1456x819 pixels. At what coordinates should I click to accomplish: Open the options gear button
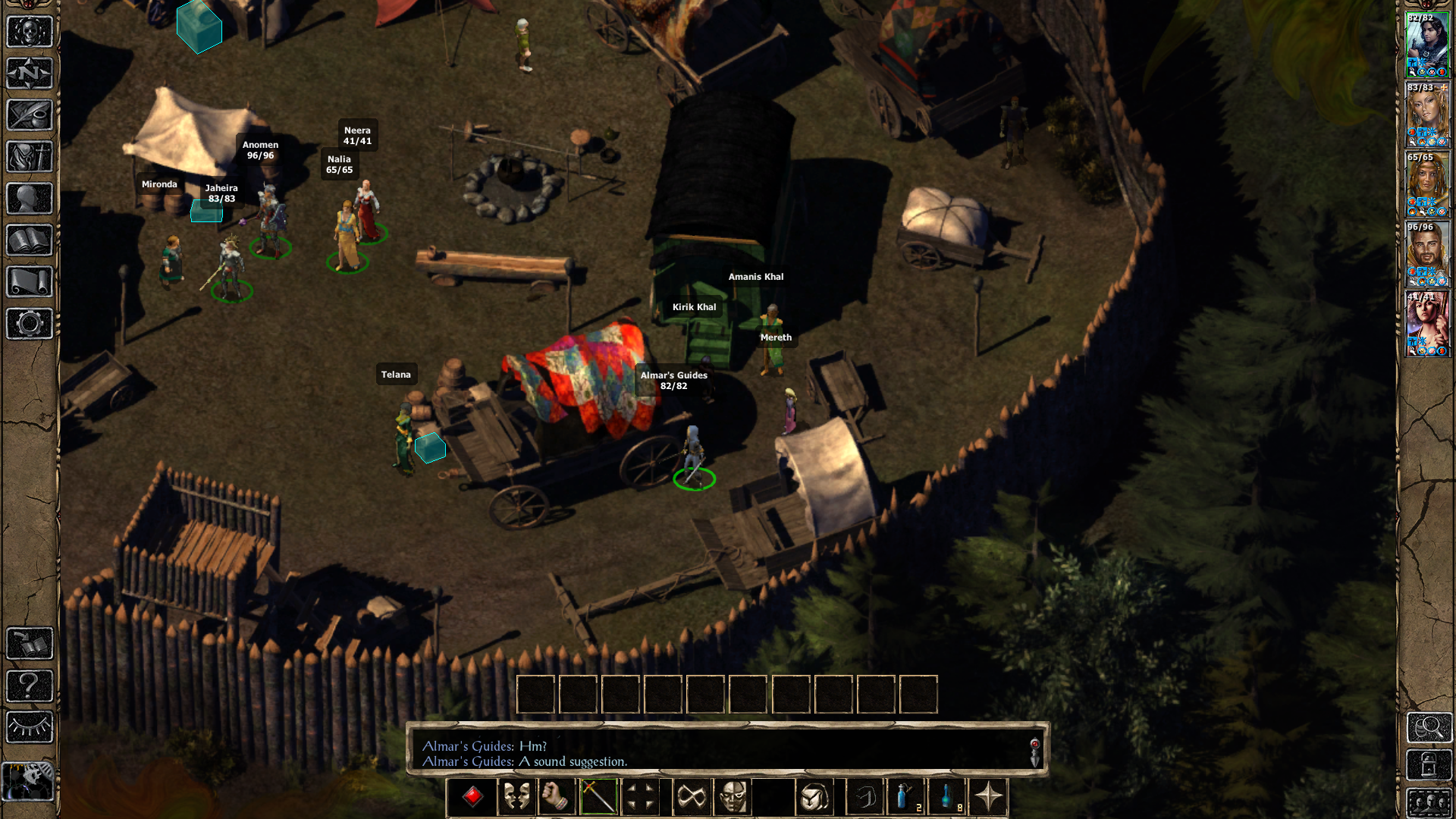(x=30, y=324)
